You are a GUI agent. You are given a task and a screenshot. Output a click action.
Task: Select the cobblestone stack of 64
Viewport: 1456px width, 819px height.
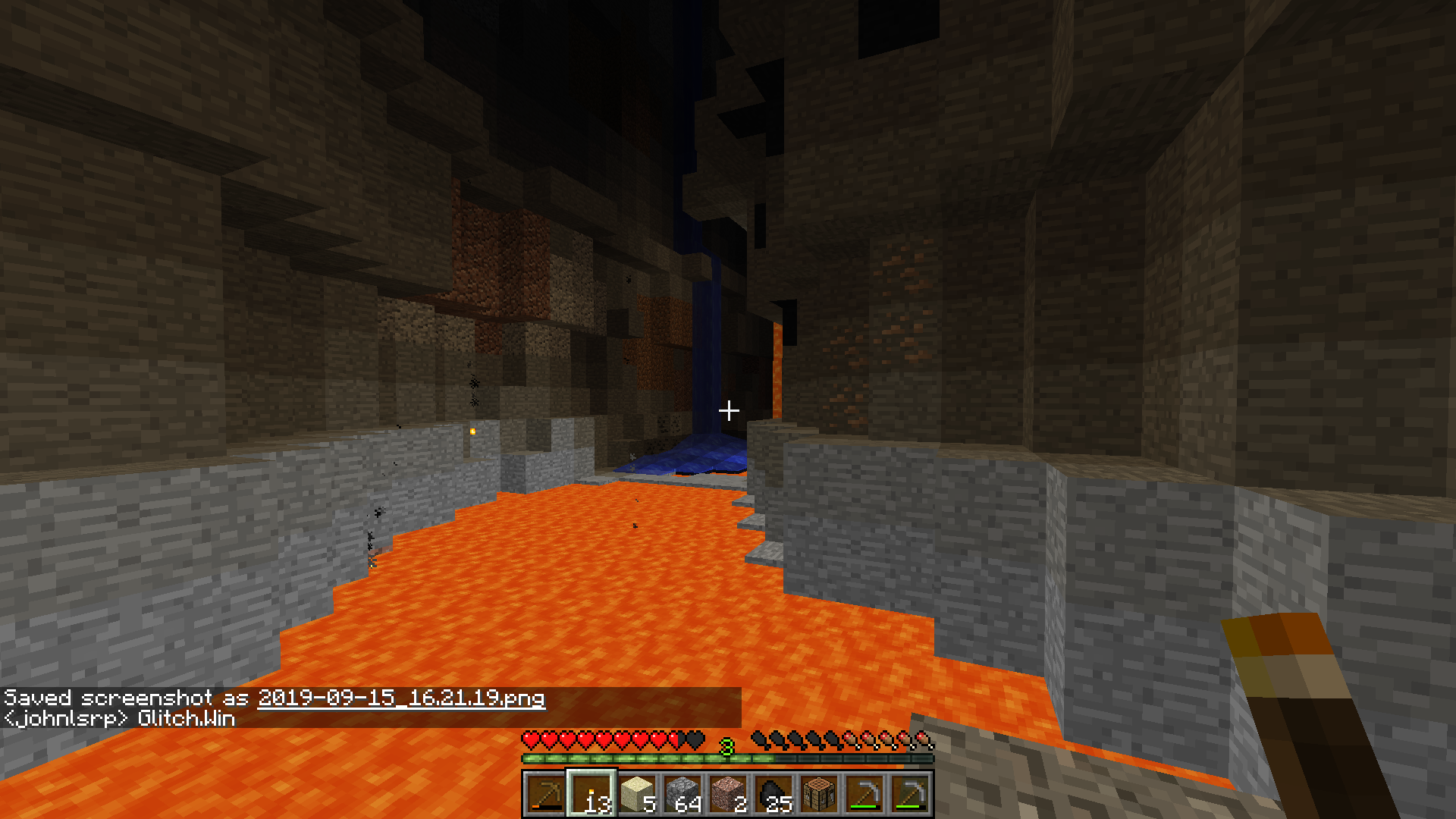[x=682, y=794]
